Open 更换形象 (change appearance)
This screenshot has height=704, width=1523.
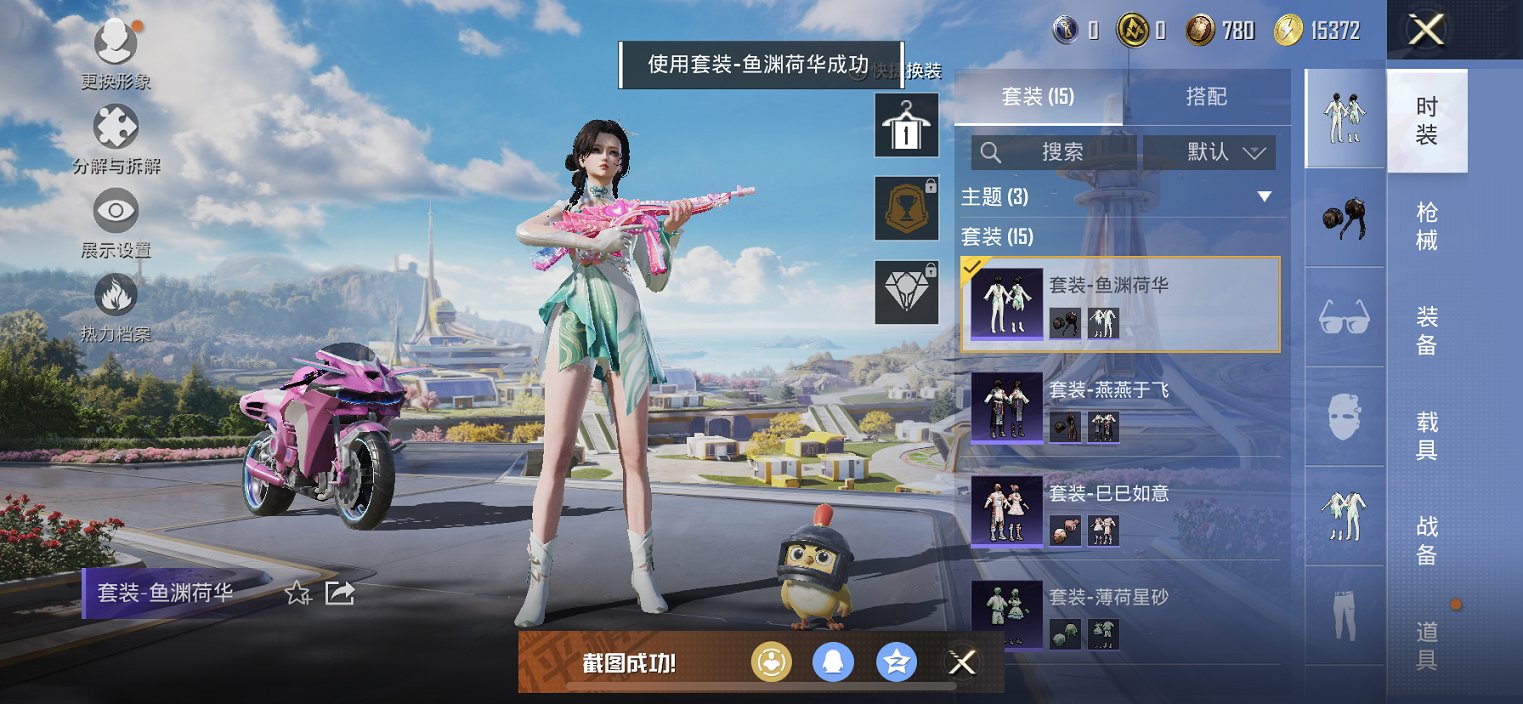[115, 45]
